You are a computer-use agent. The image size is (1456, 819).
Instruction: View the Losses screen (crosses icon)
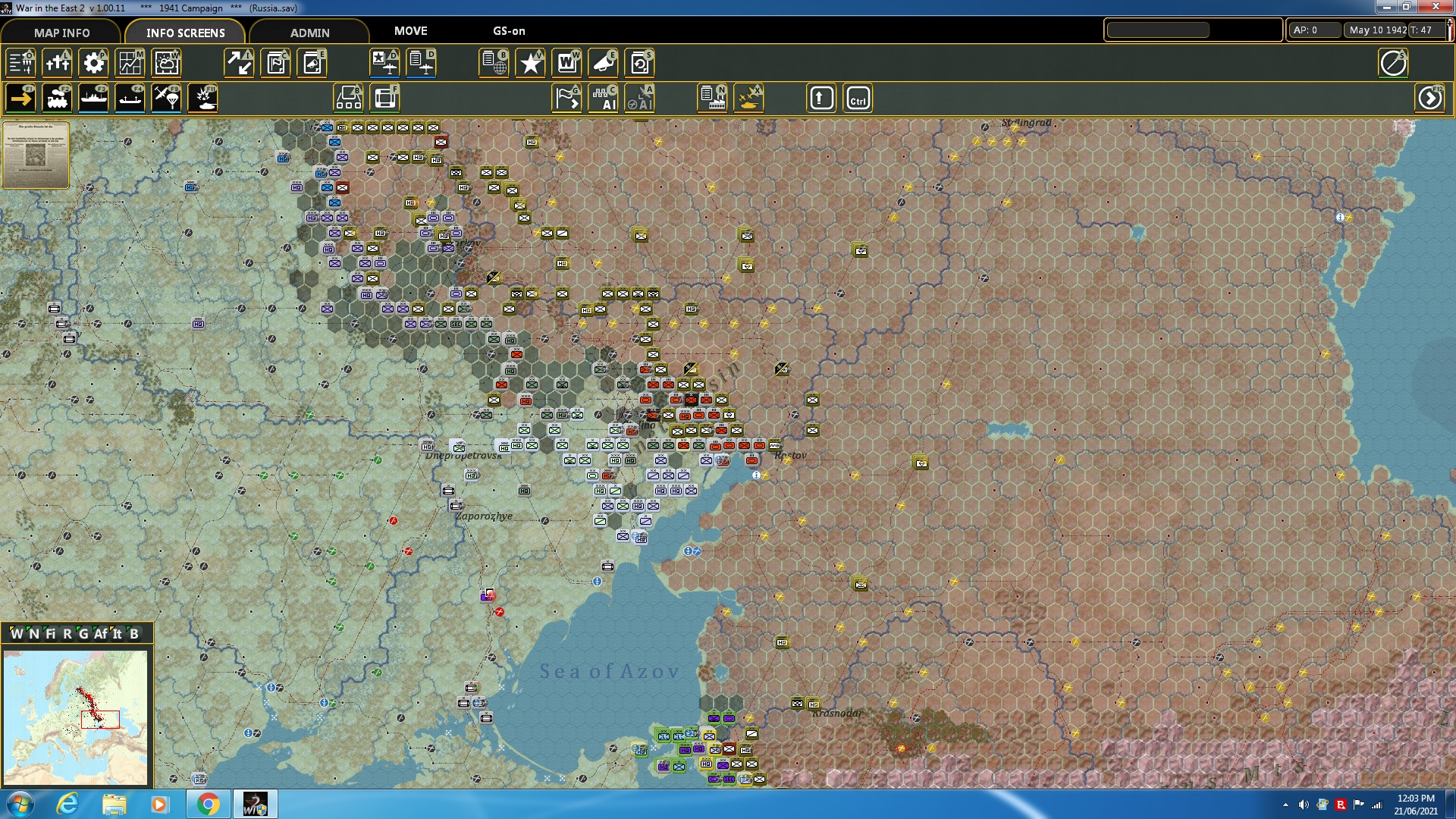click(x=57, y=63)
